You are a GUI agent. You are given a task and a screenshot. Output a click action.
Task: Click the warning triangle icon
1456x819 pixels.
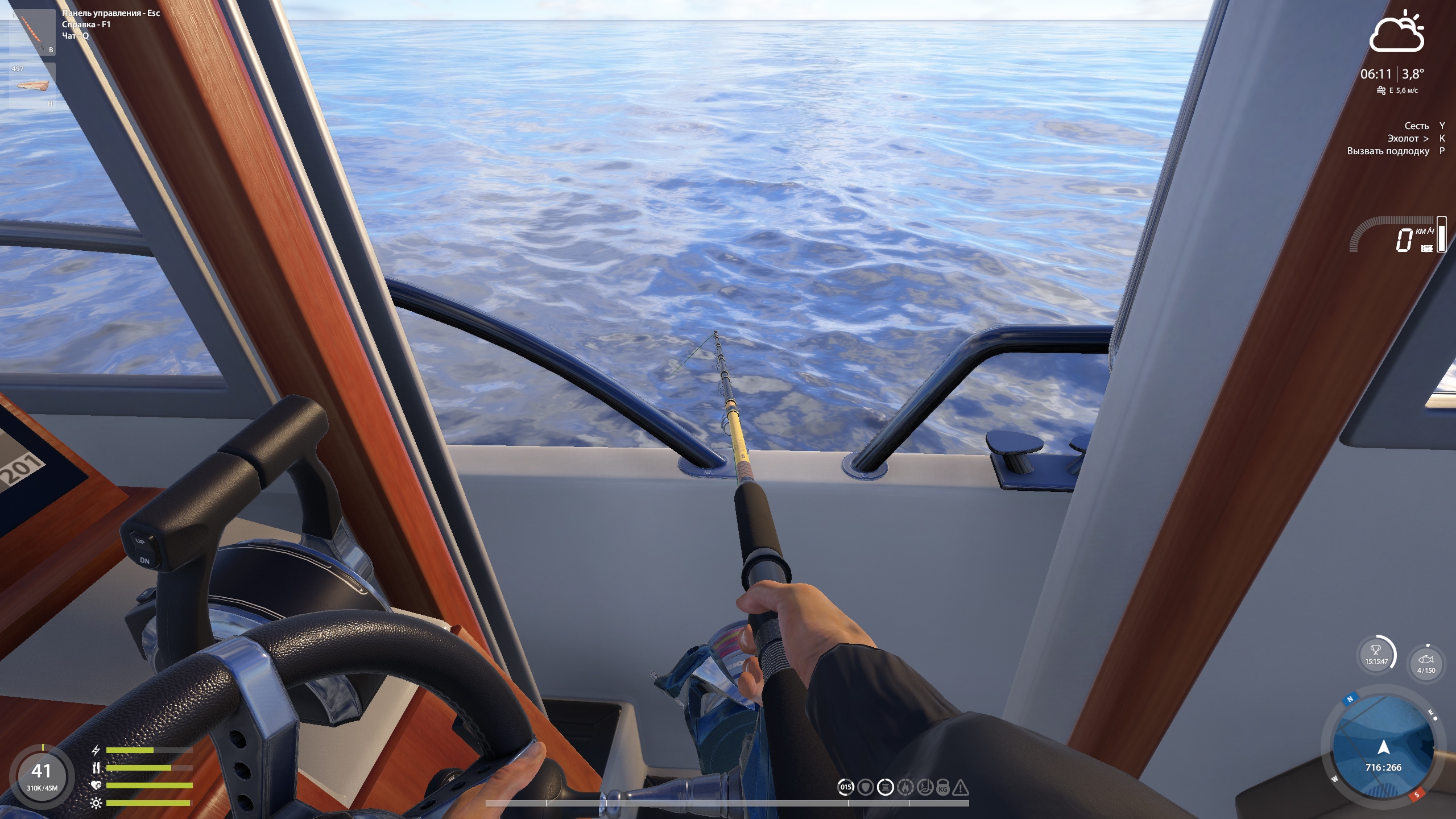tap(961, 787)
